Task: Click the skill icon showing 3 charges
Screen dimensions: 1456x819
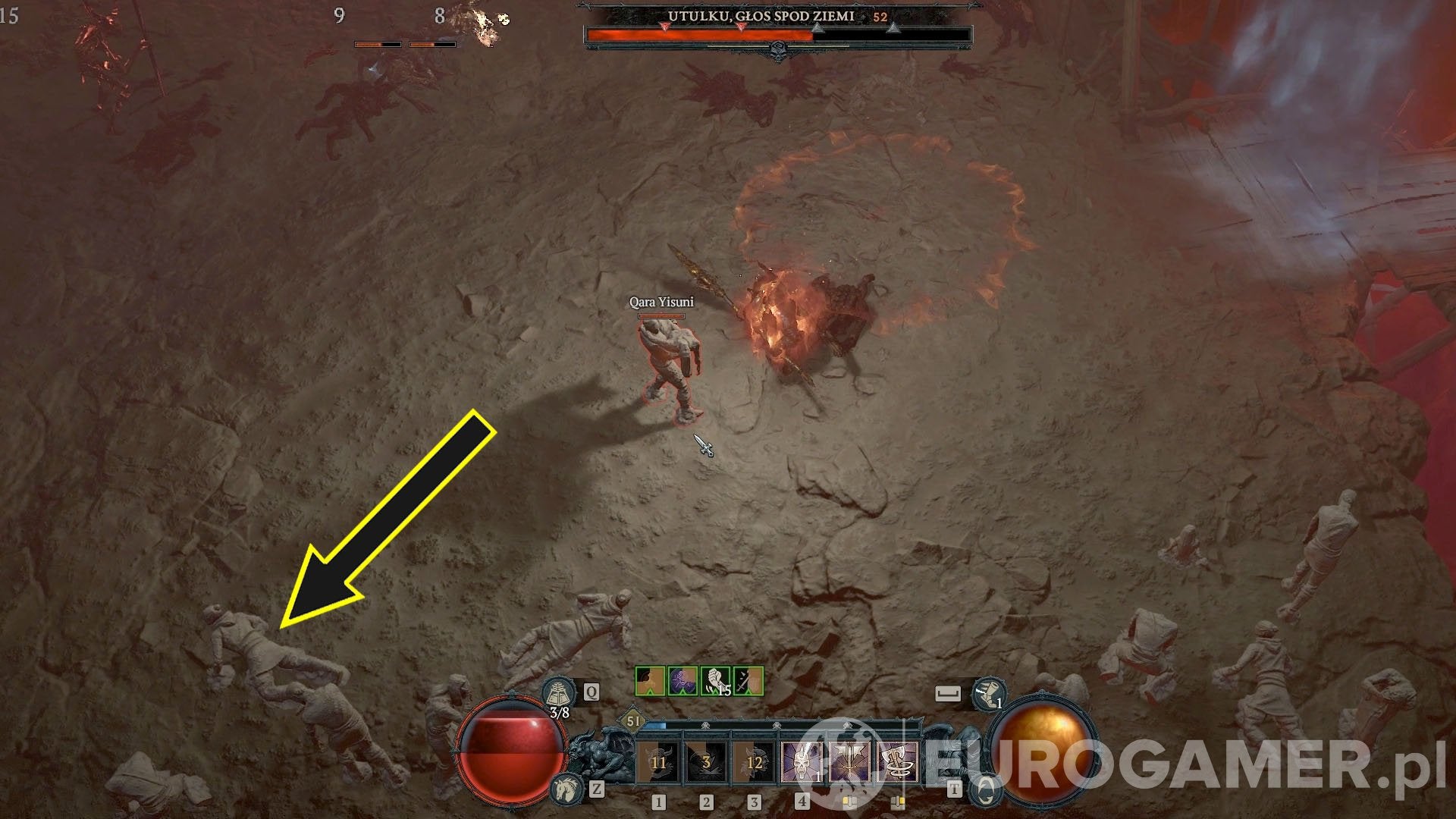Action: (x=706, y=761)
